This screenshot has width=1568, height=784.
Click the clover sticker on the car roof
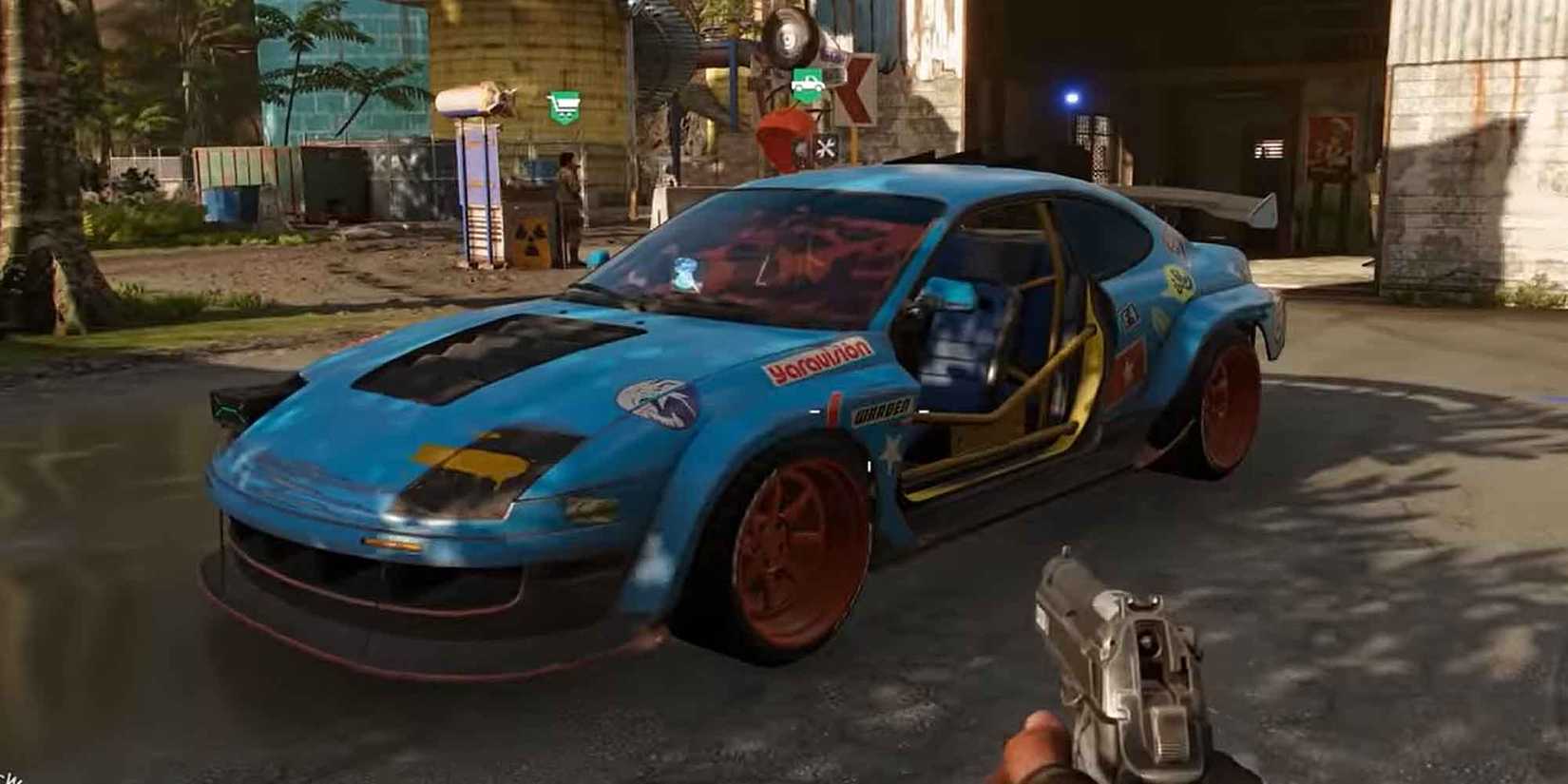[x=1176, y=281]
